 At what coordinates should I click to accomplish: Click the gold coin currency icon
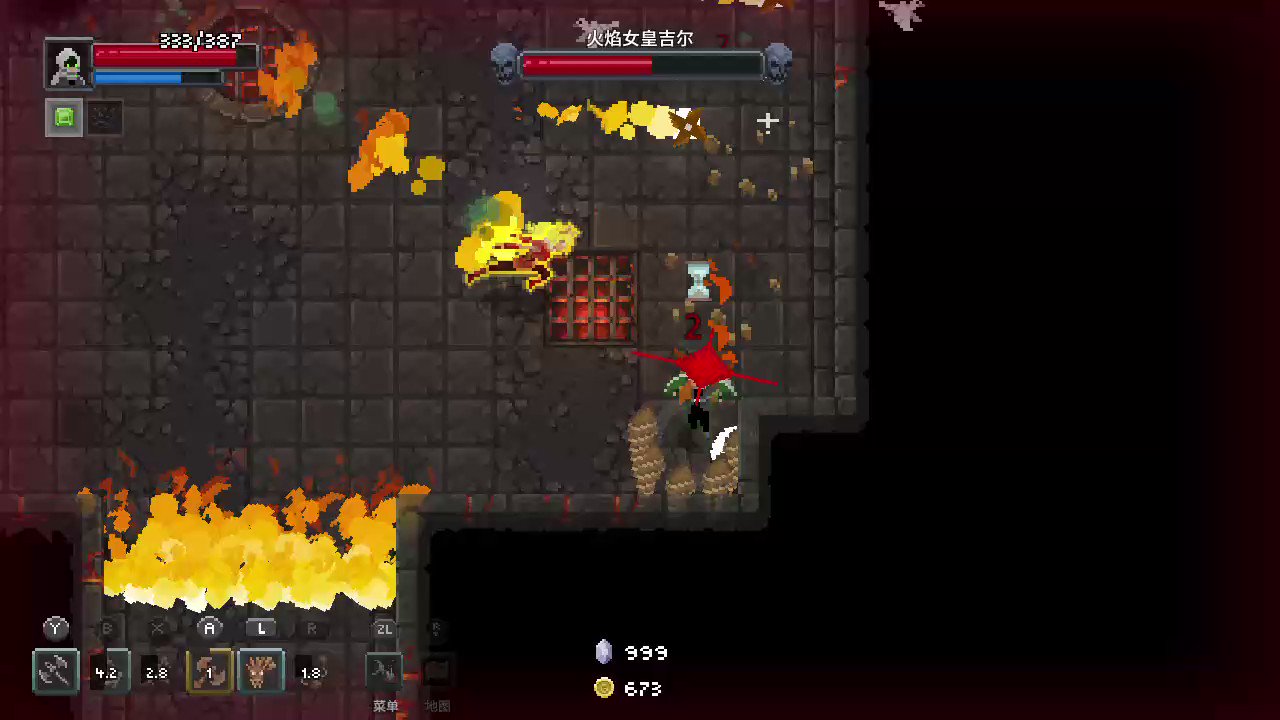(604, 688)
